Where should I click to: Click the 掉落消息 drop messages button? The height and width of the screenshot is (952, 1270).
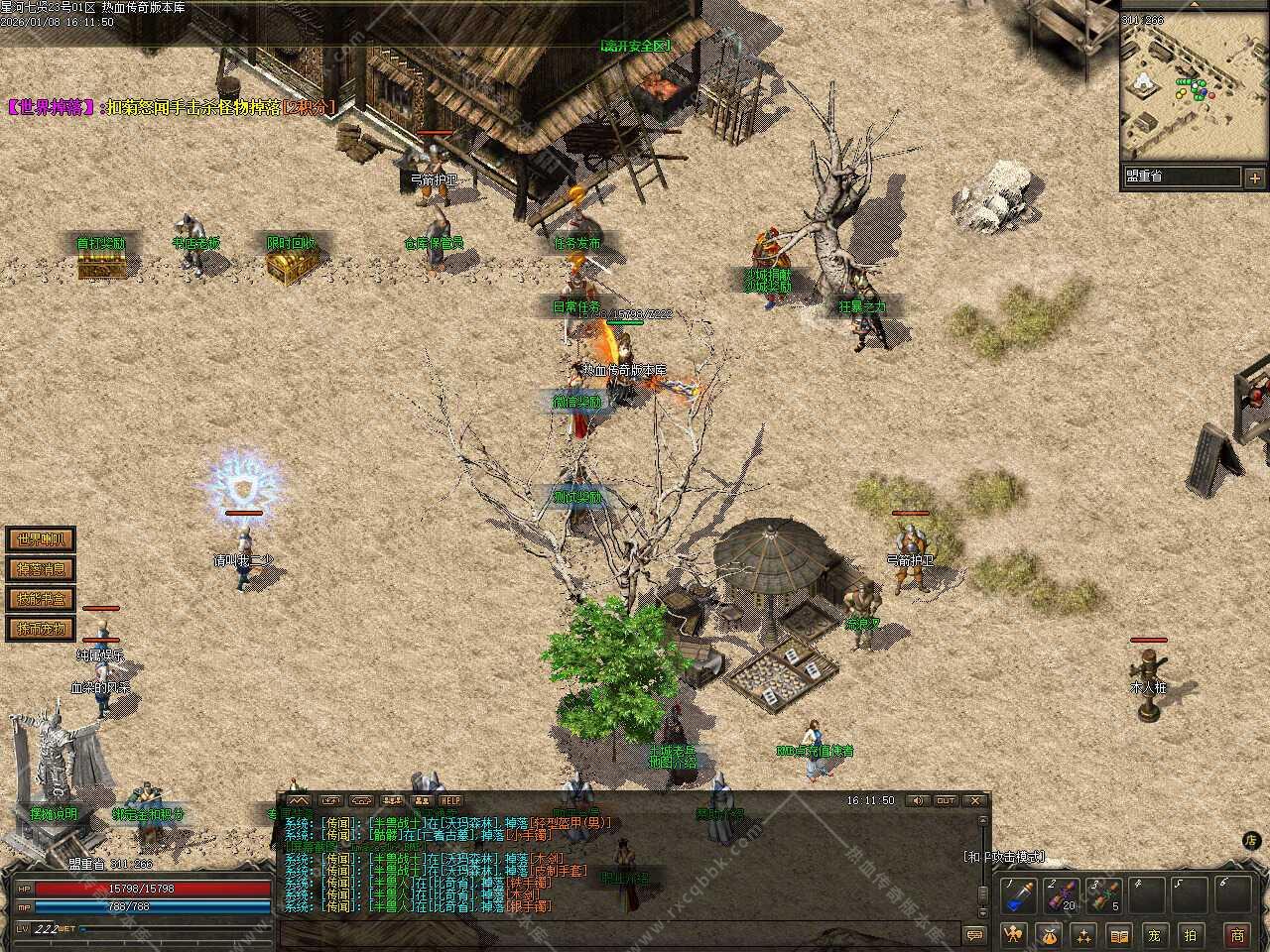(41, 569)
